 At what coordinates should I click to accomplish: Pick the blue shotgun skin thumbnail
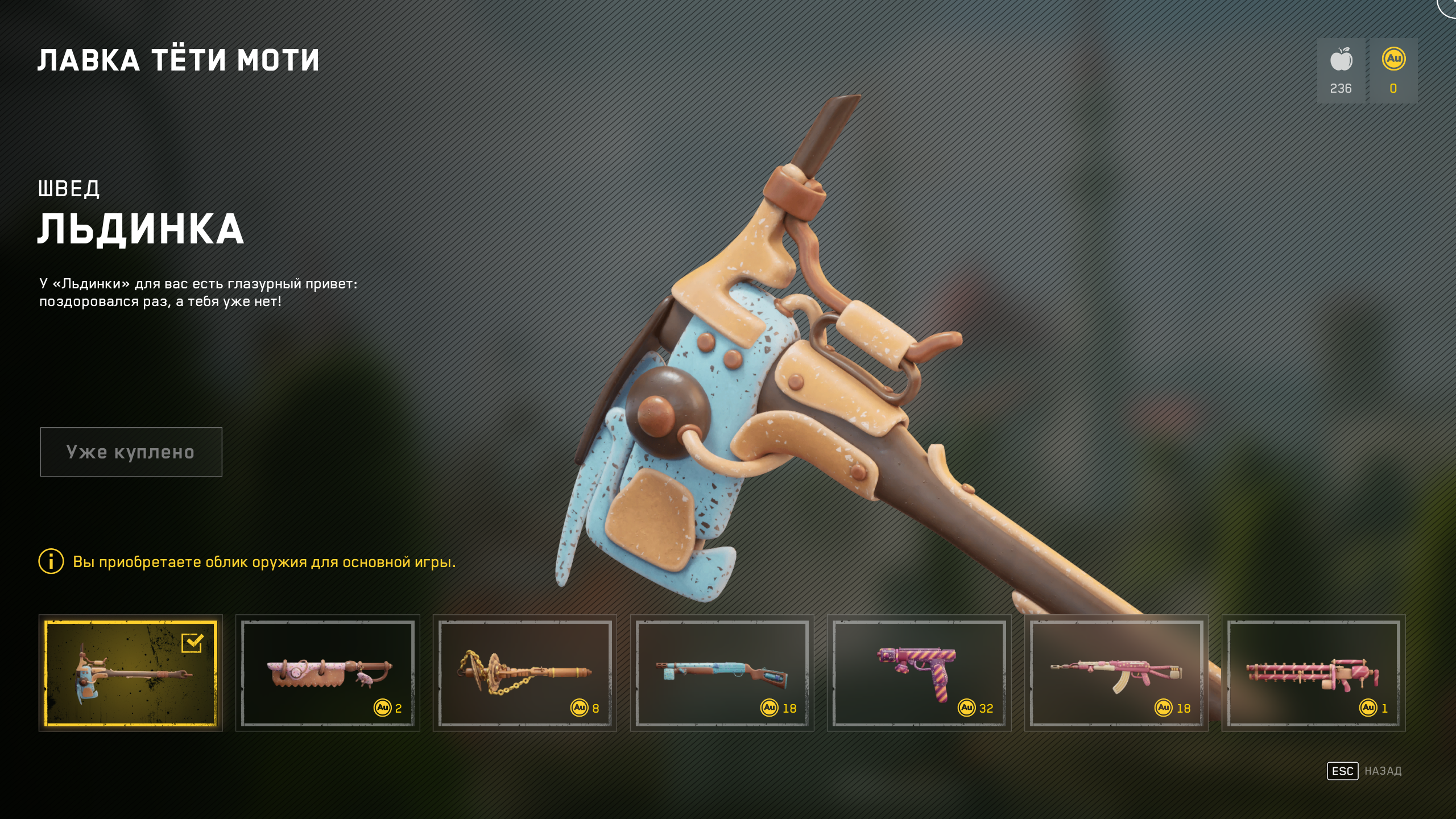click(x=722, y=673)
